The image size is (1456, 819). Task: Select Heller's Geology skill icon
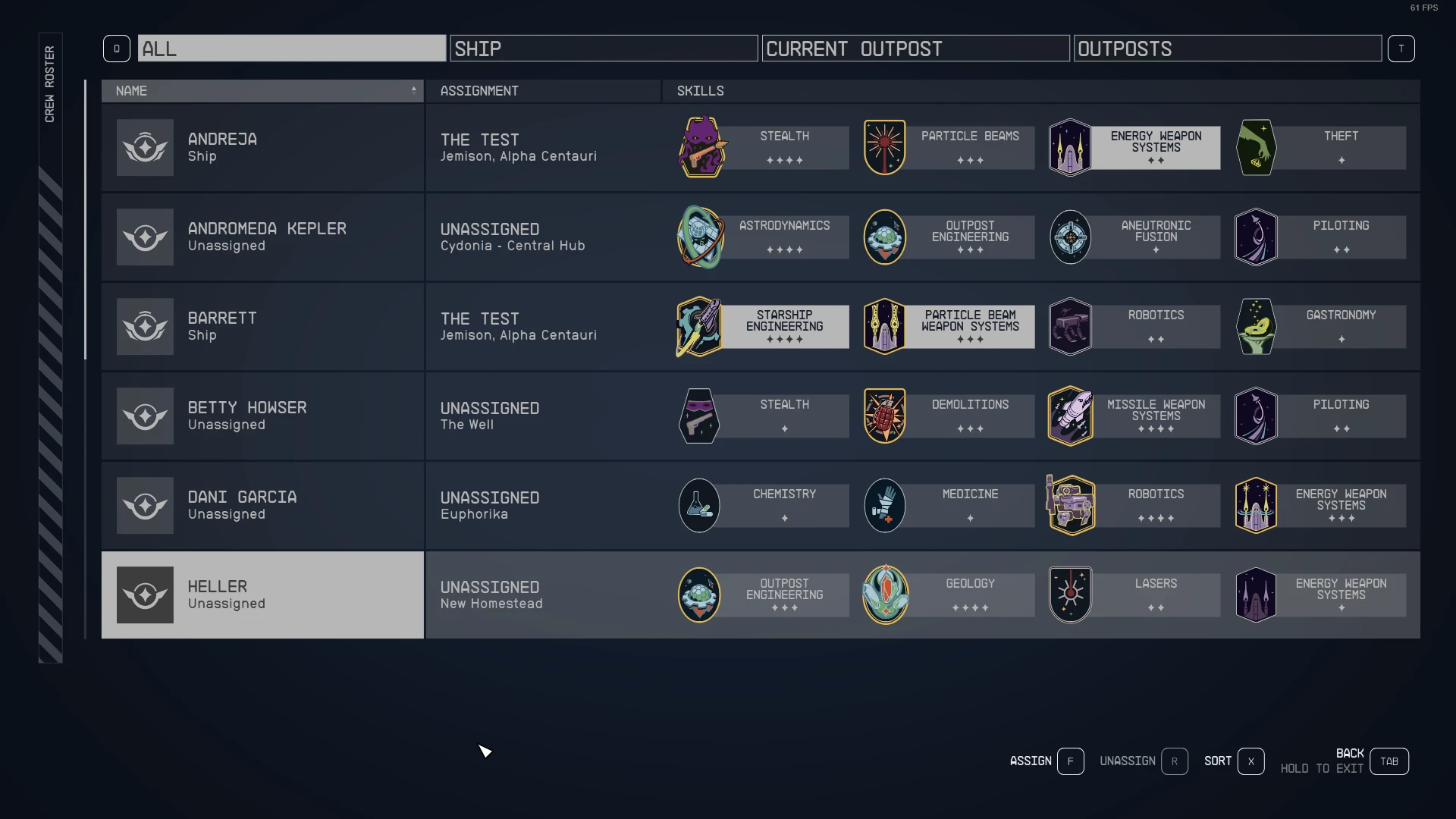884,595
